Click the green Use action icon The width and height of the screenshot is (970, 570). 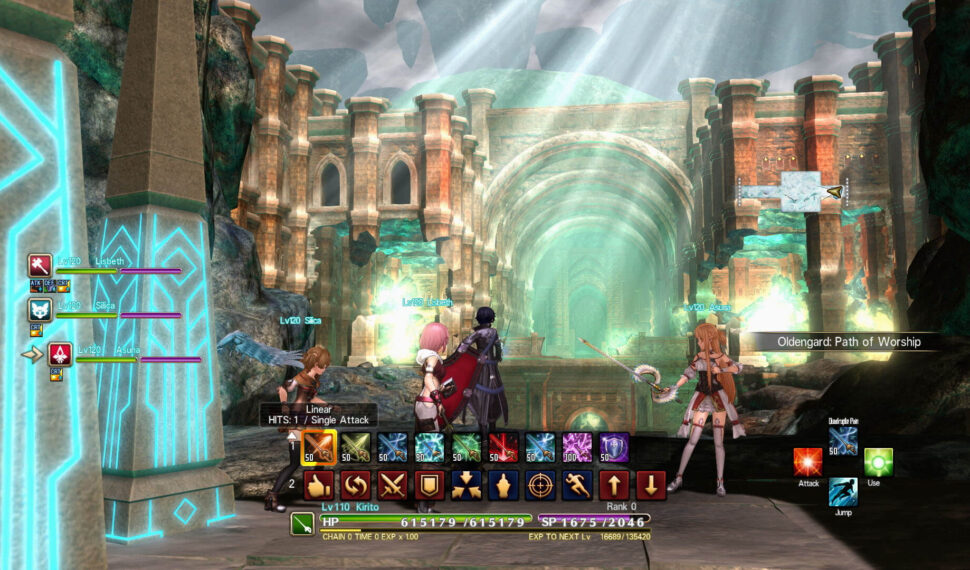[878, 462]
